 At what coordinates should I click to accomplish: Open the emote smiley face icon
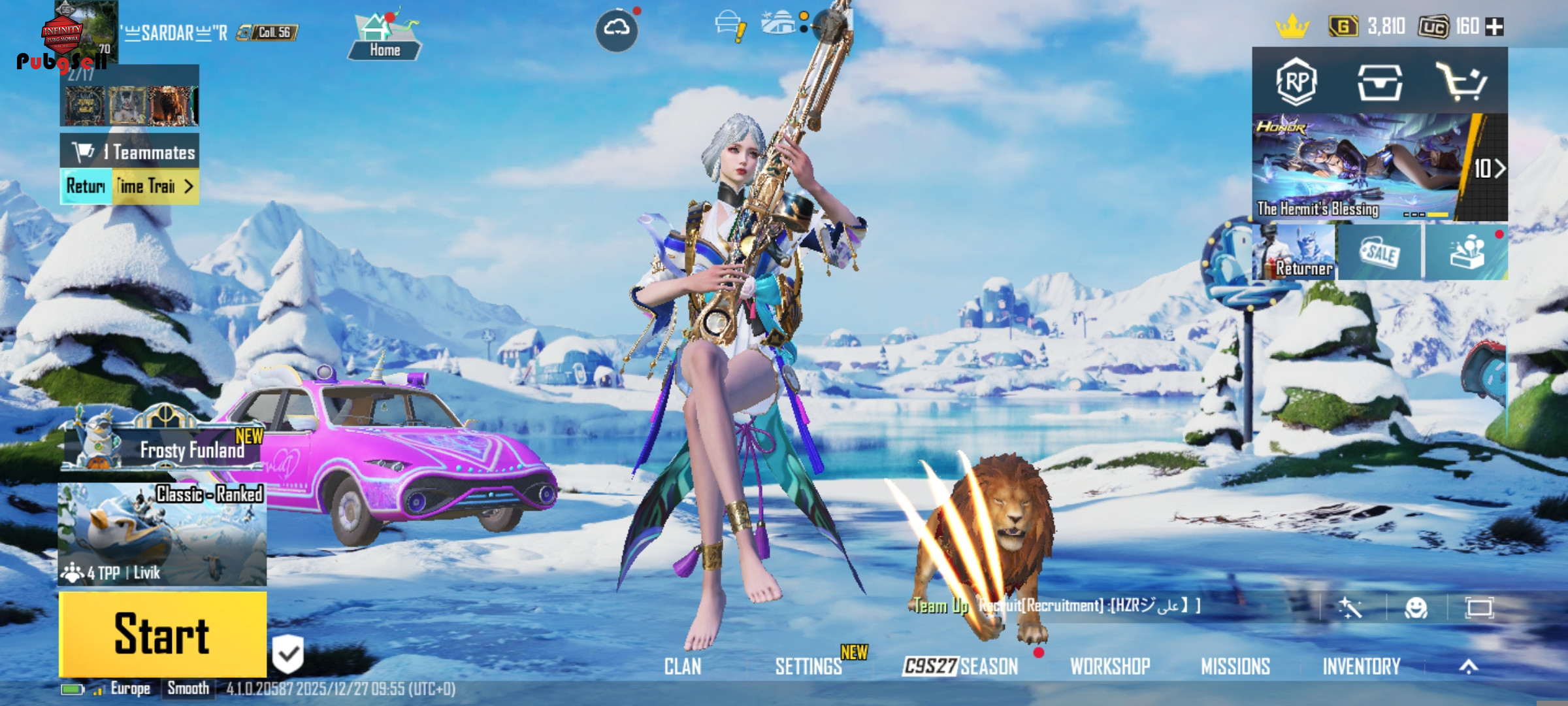1416,608
